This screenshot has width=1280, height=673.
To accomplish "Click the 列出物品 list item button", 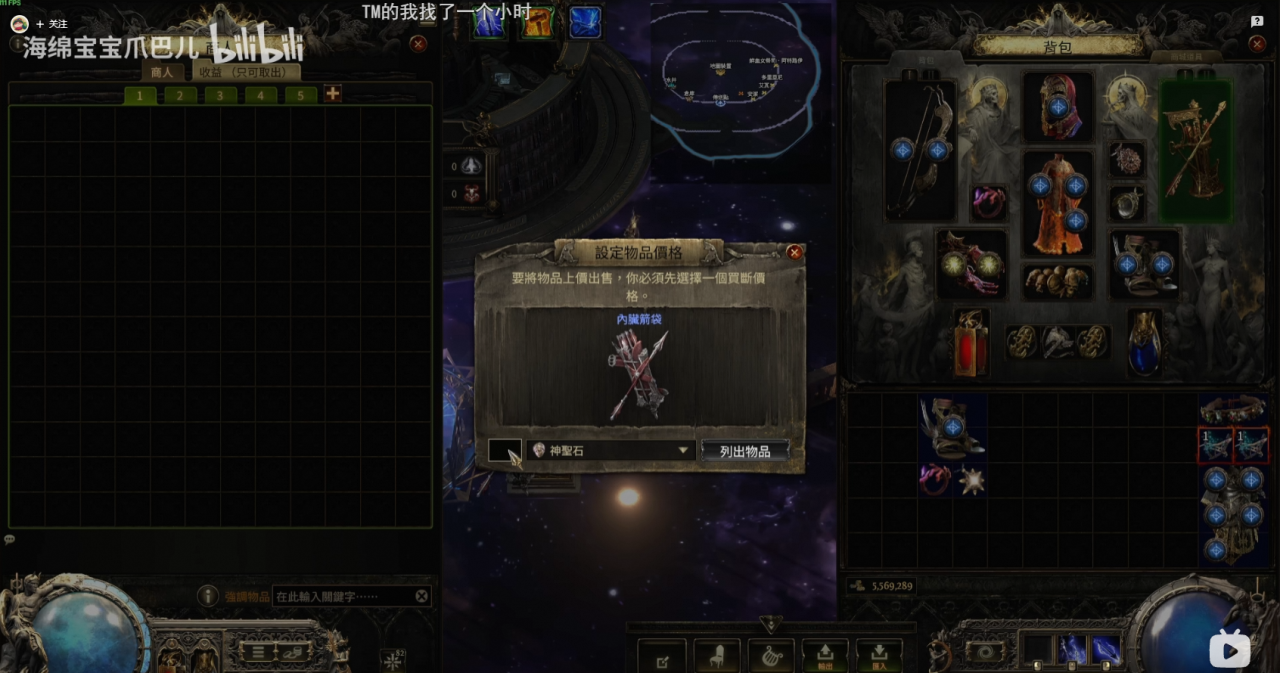I will point(745,451).
